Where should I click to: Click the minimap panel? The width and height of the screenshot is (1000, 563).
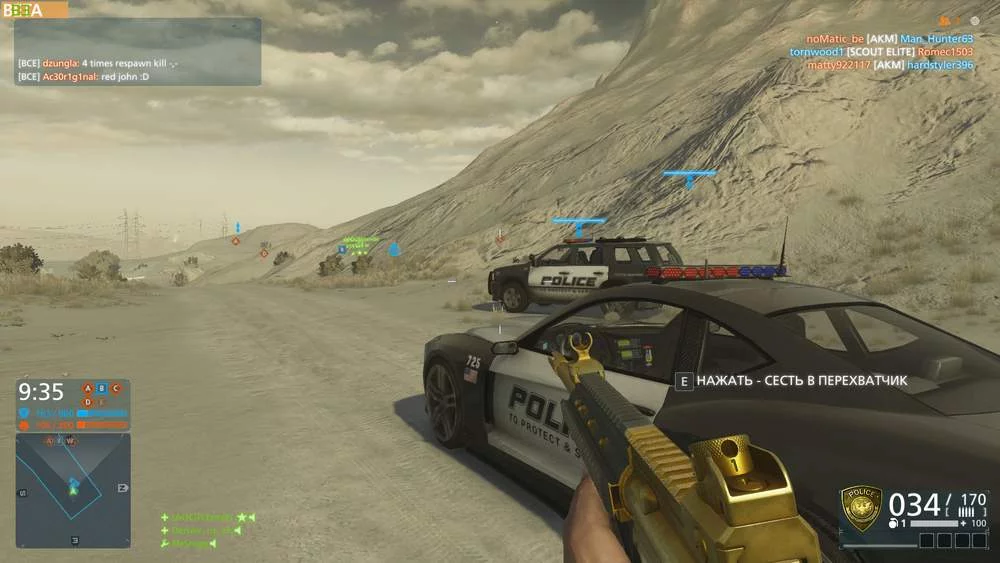coord(73,489)
